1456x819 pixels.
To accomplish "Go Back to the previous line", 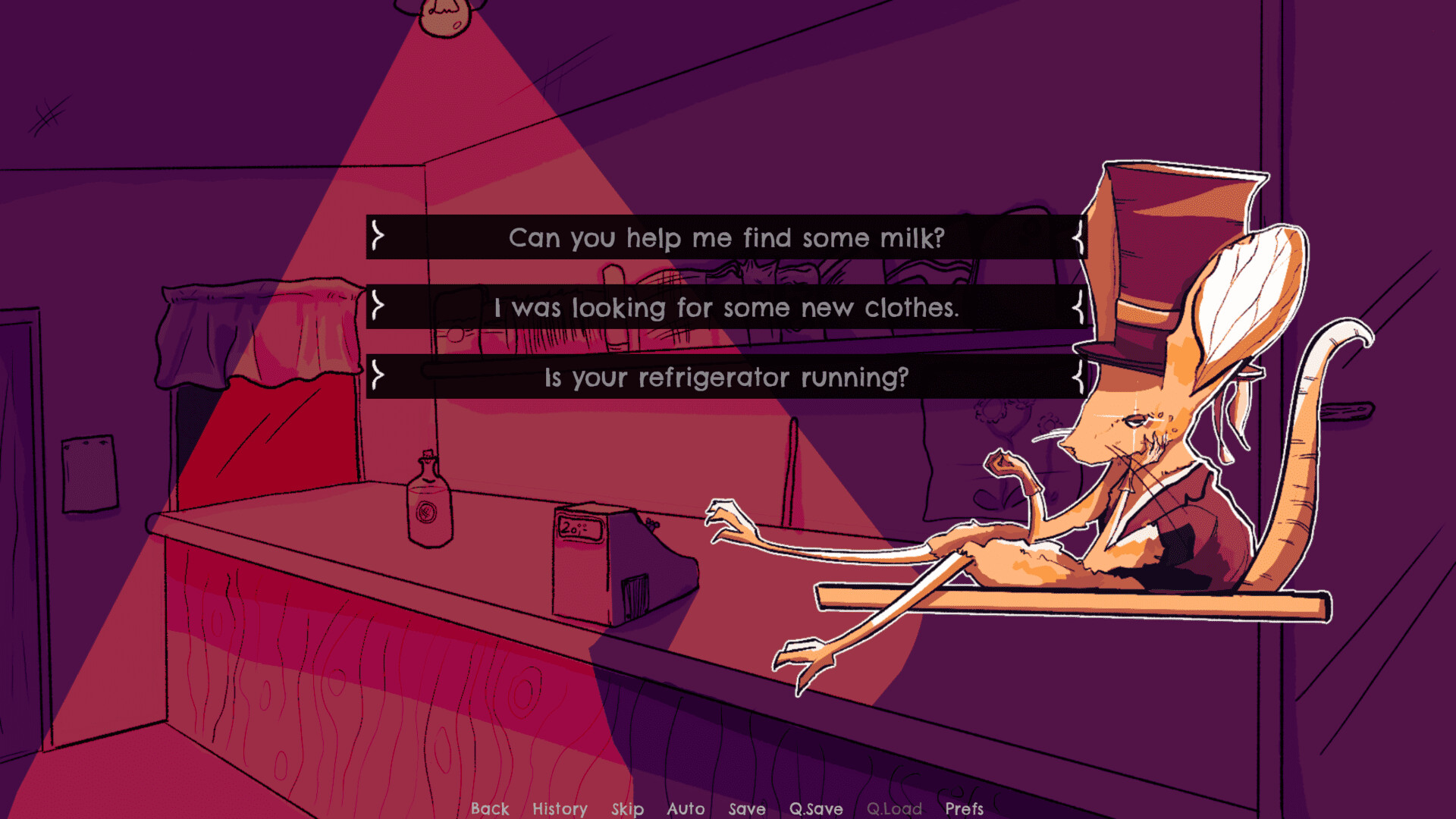I will 490,808.
